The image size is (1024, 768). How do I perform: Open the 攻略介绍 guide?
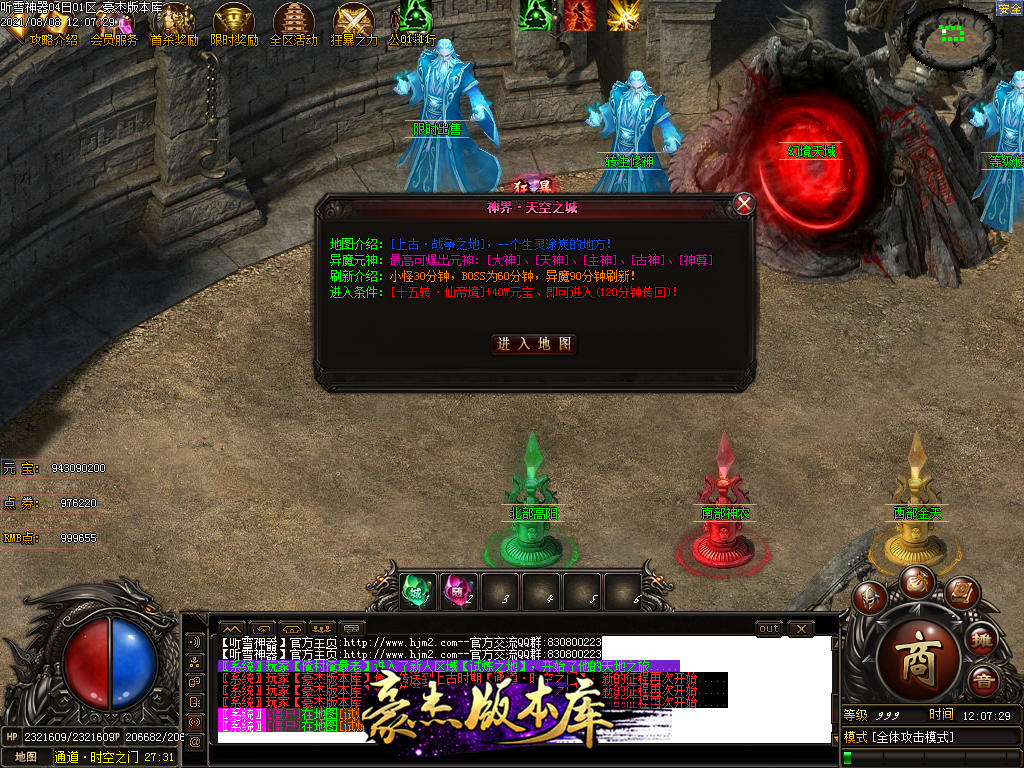(52, 40)
